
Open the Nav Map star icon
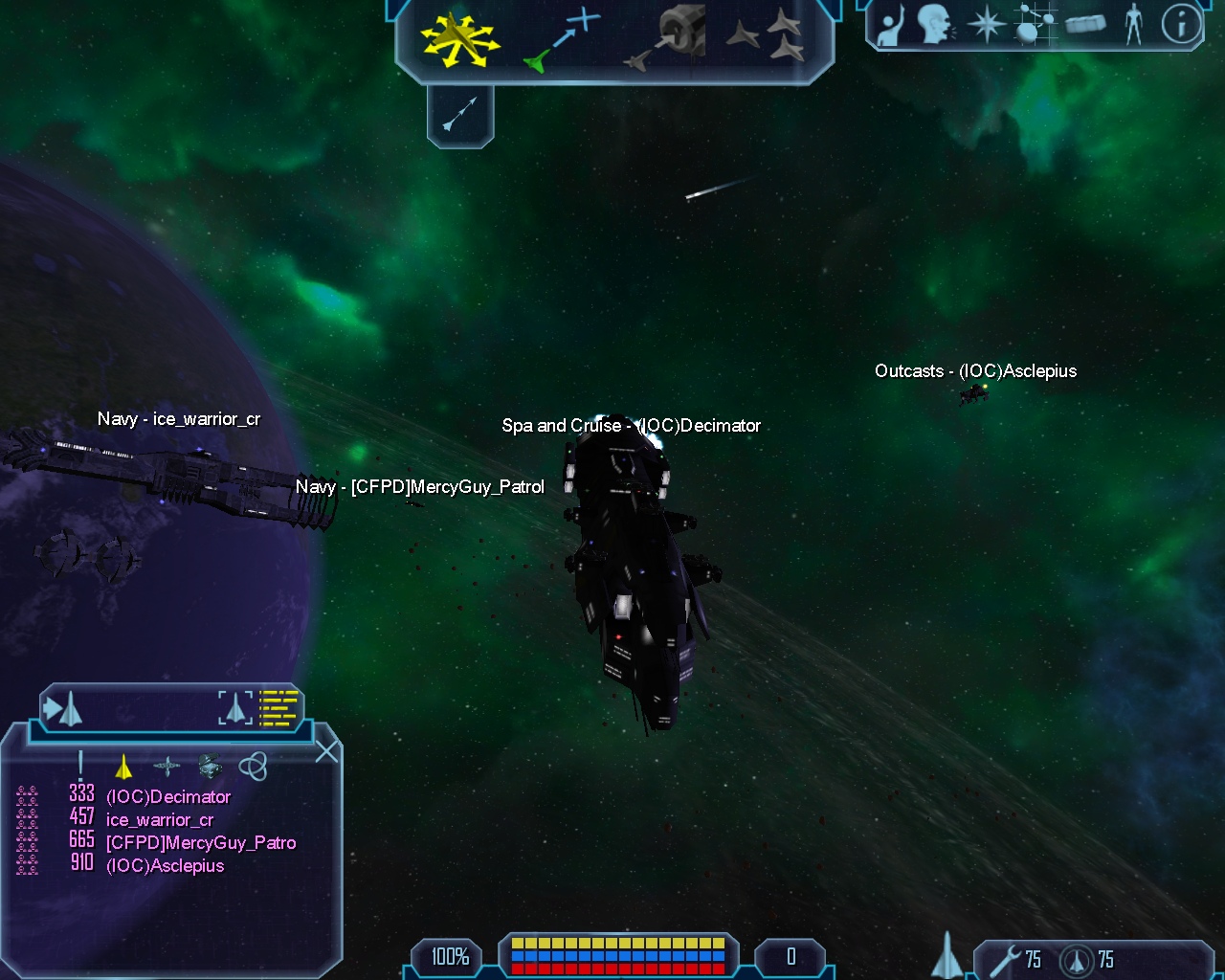point(985,25)
